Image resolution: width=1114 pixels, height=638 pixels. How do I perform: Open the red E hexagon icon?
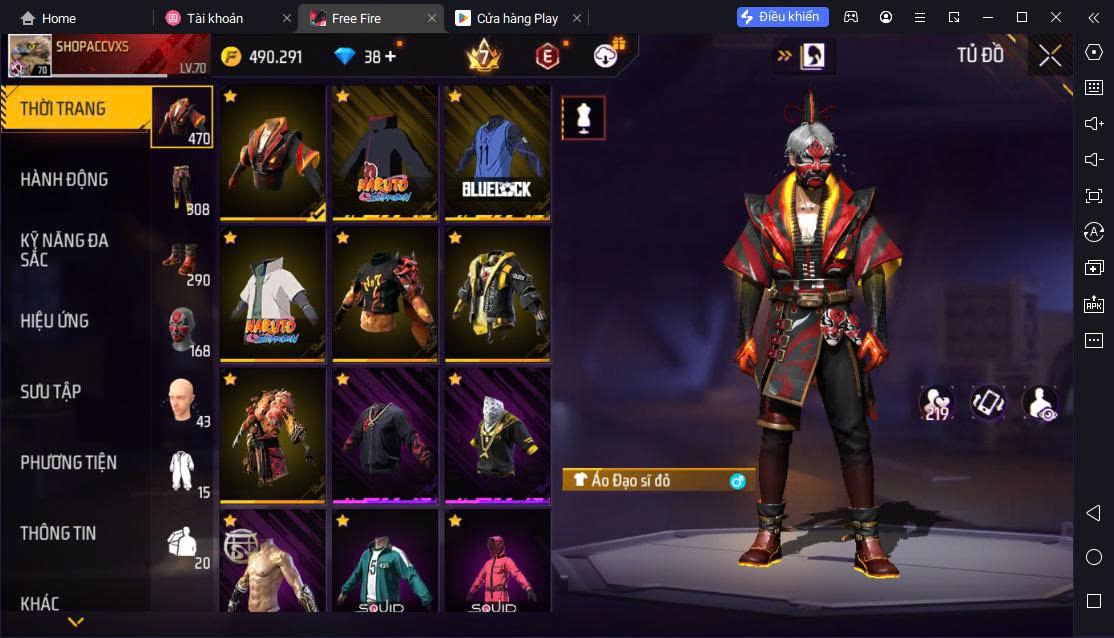click(x=546, y=57)
